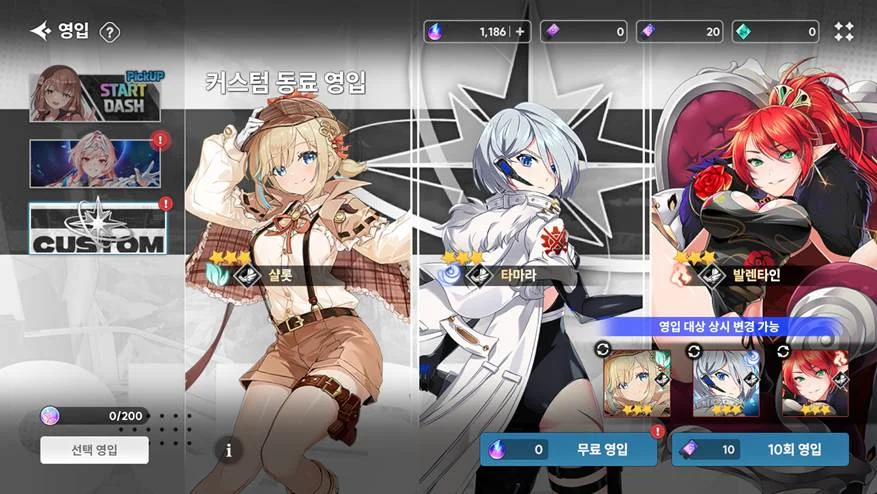Image resolution: width=877 pixels, height=494 pixels.
Task: Select the START DASH pickup banner
Action: 95,94
